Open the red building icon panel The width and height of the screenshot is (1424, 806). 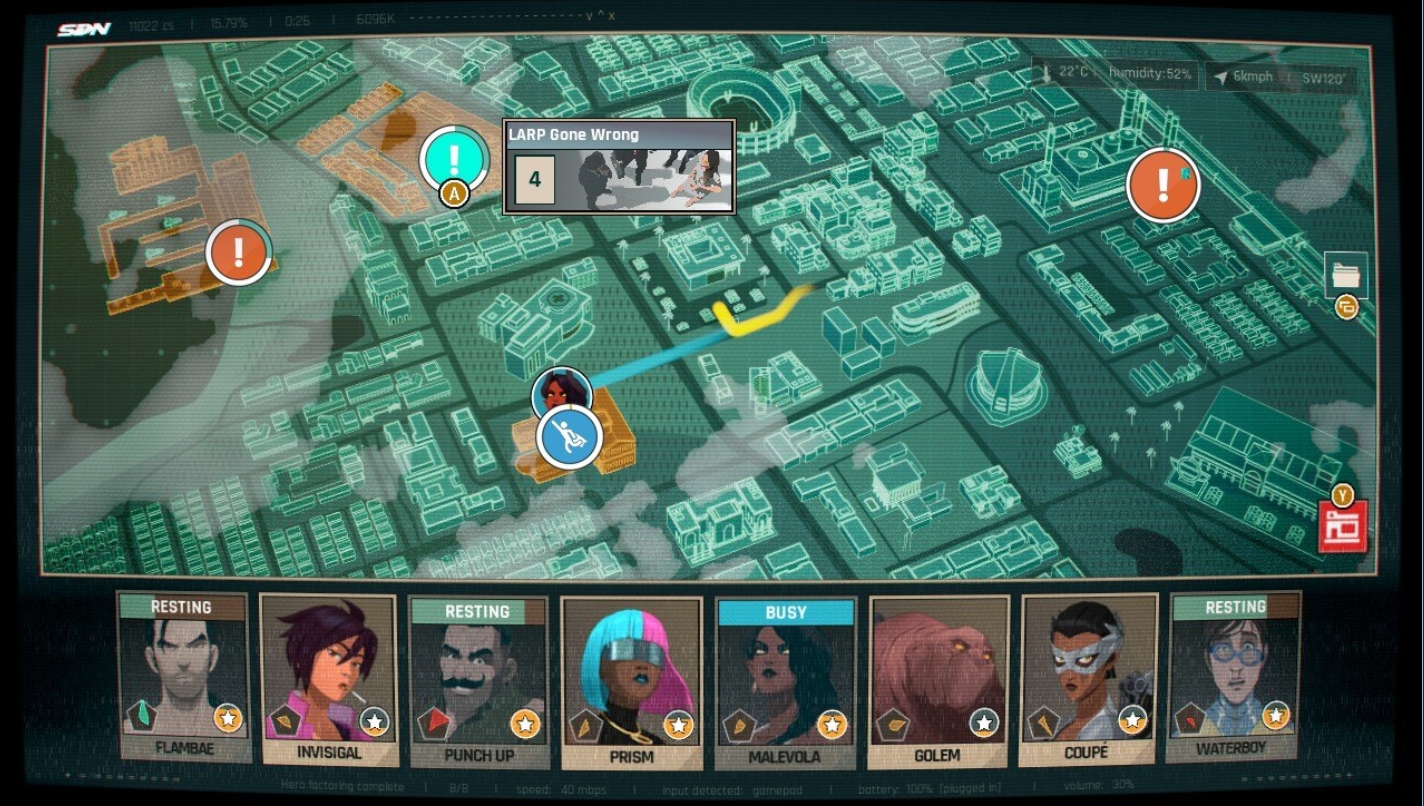coord(1342,526)
